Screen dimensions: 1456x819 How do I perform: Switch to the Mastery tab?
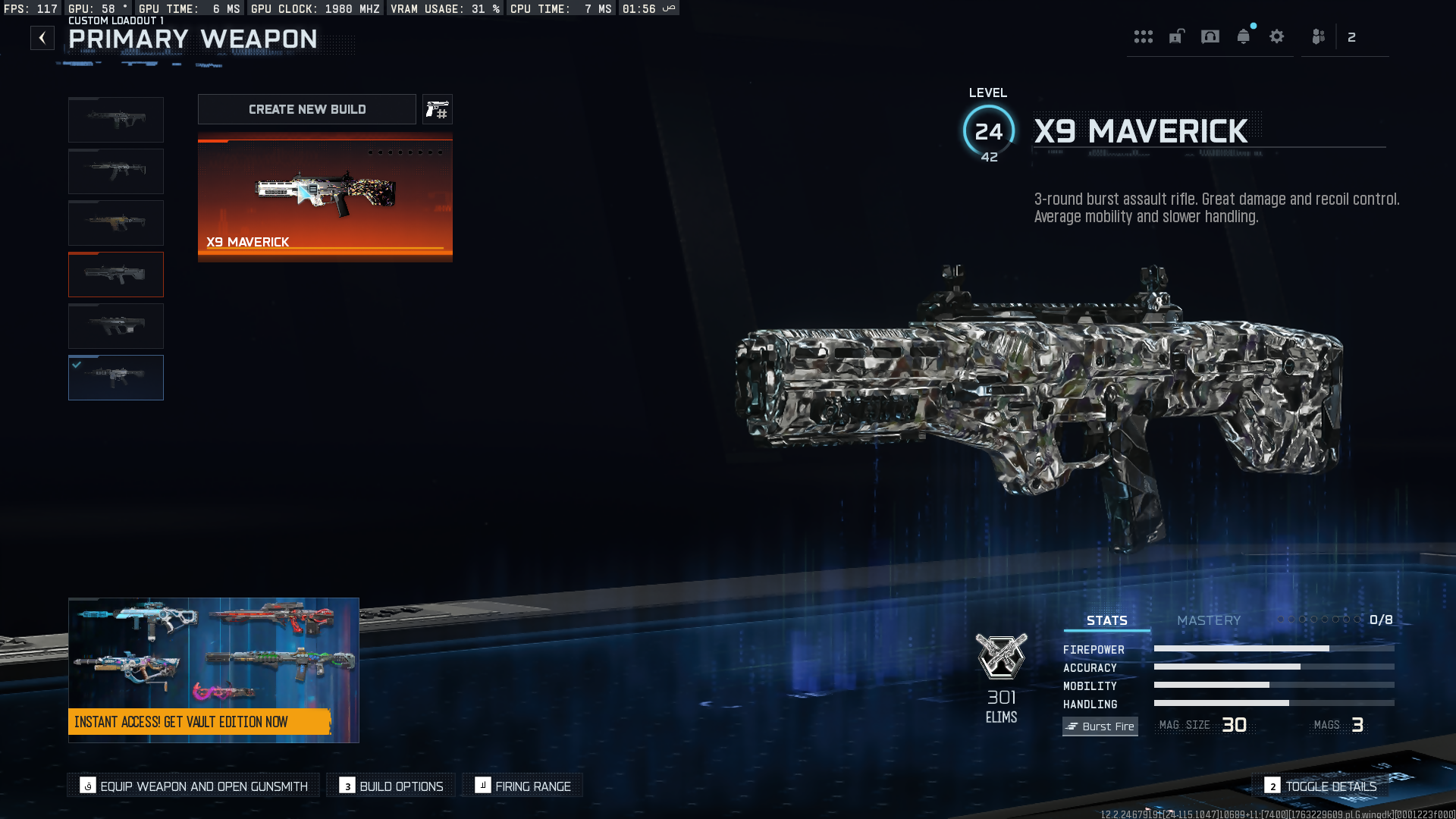(1209, 620)
